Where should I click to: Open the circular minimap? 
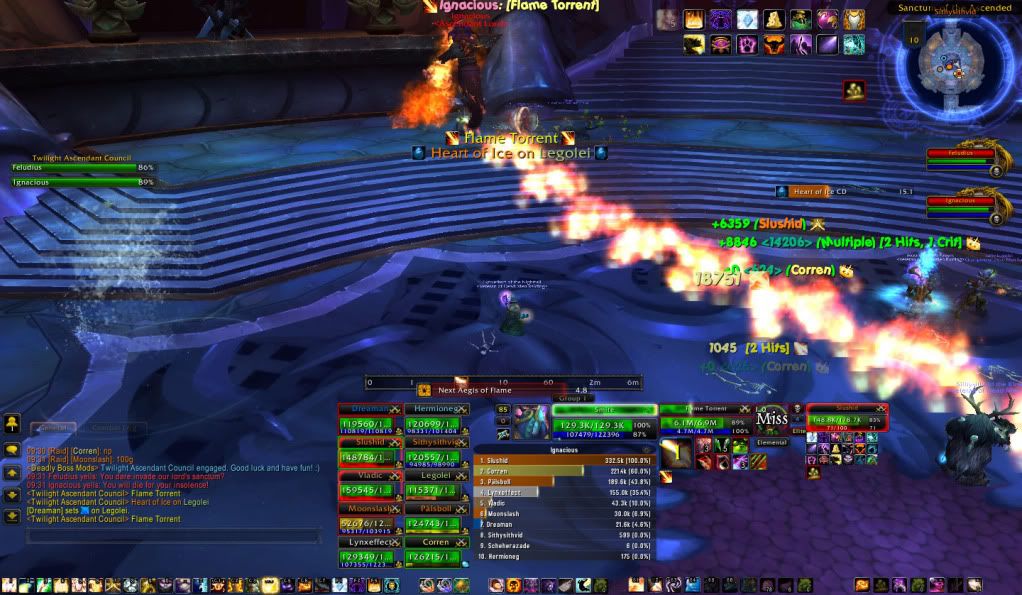pyautogui.click(x=957, y=64)
